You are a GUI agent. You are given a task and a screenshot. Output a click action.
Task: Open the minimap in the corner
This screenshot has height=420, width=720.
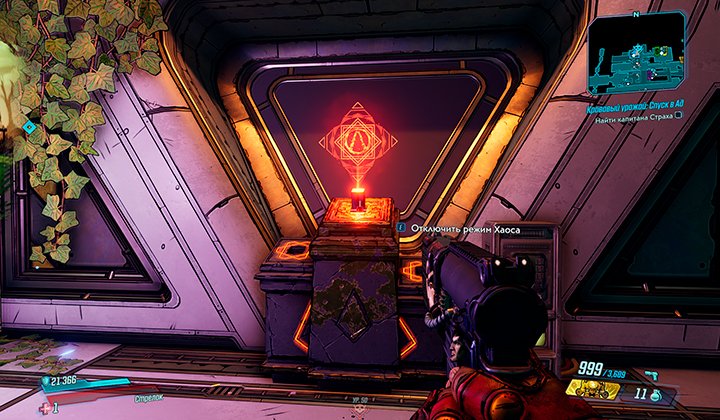pyautogui.click(x=638, y=50)
